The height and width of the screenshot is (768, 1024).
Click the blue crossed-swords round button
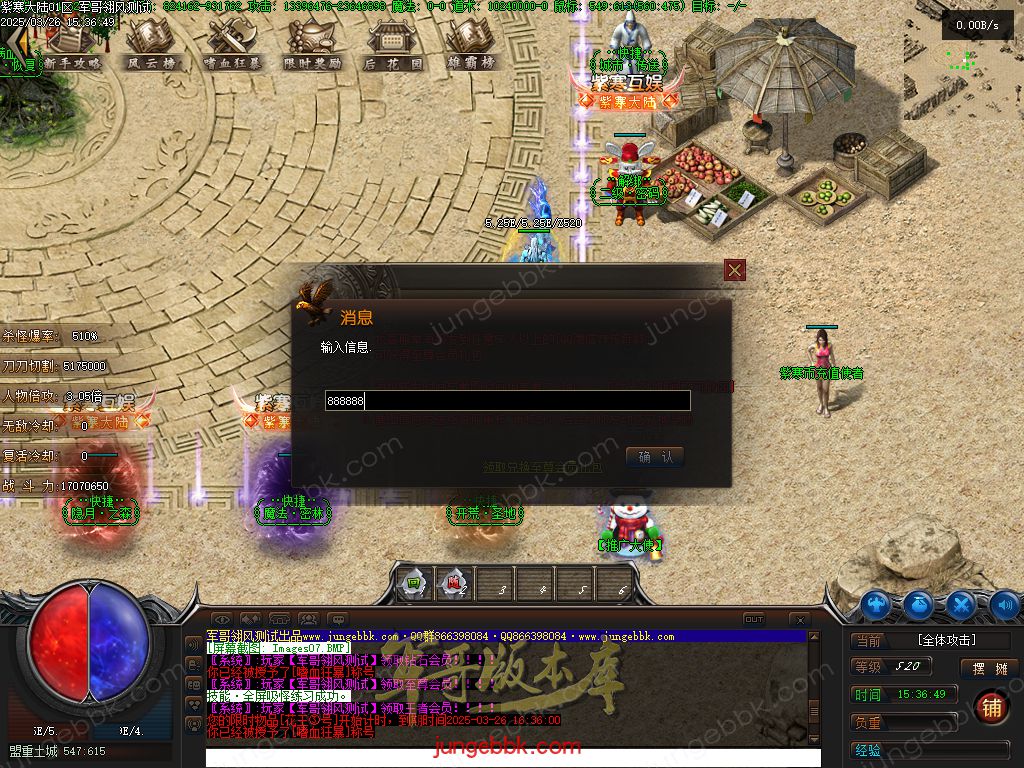961,605
